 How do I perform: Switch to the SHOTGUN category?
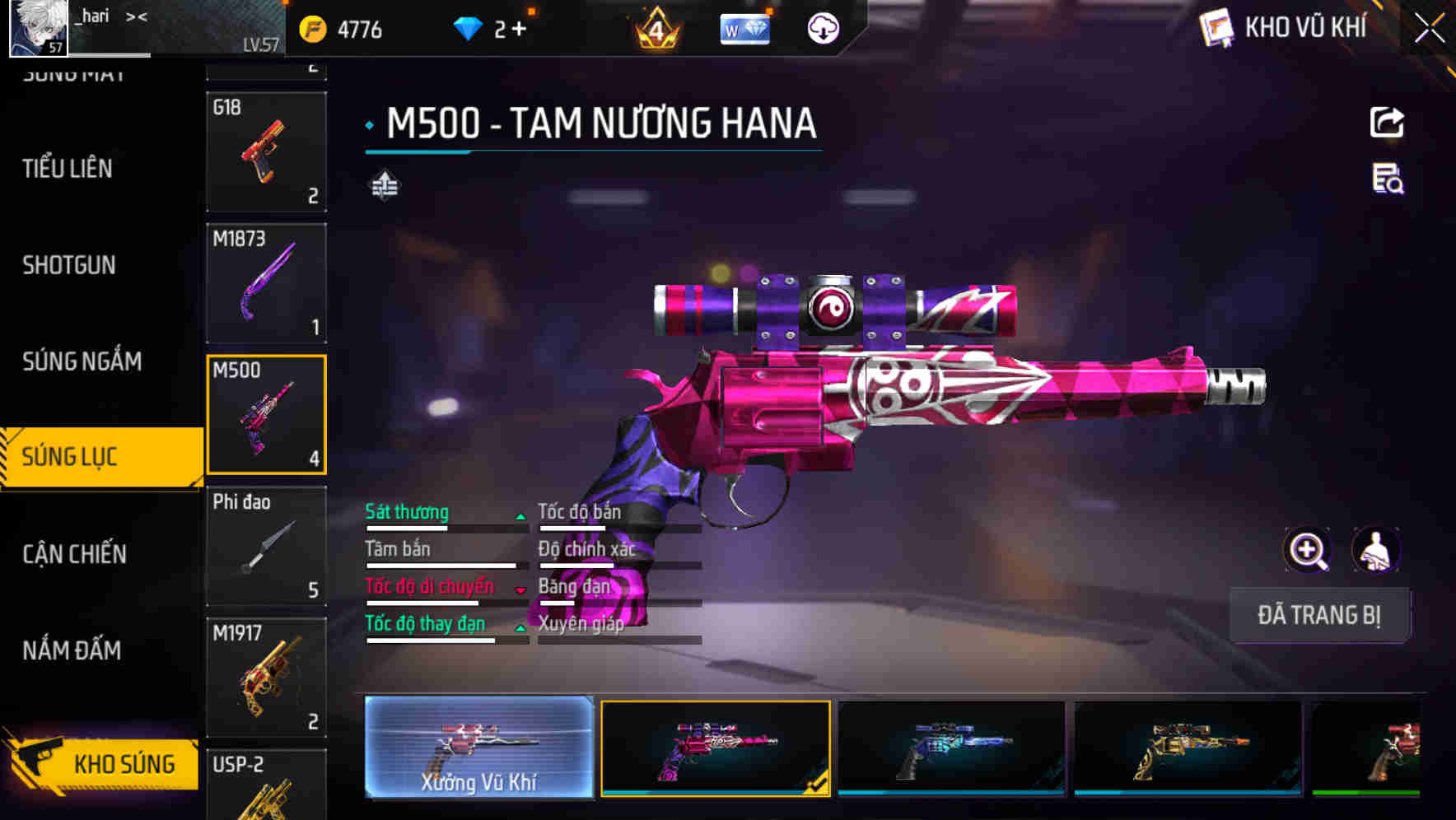[x=69, y=264]
